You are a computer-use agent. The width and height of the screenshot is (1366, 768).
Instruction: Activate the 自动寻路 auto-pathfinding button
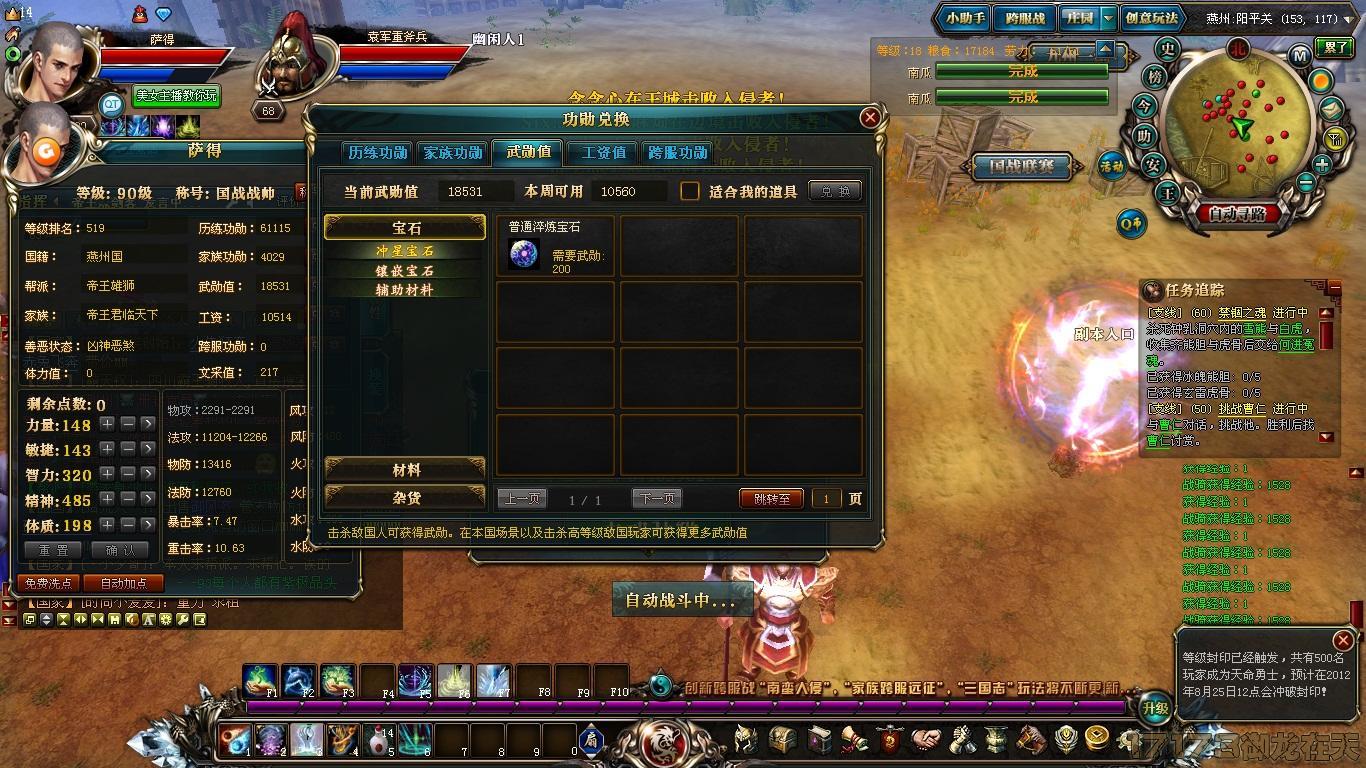click(x=1237, y=213)
